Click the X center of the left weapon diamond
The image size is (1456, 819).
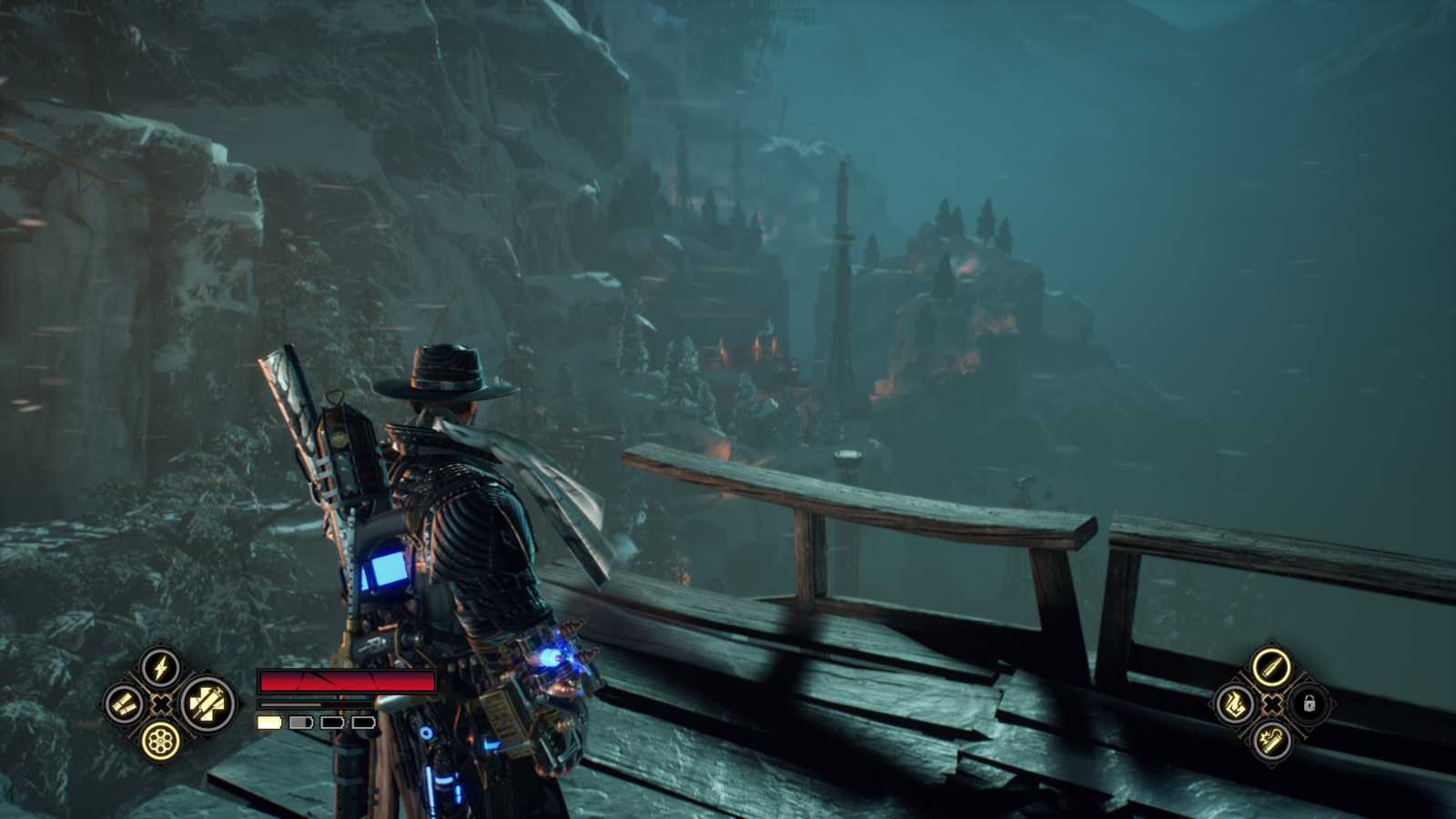point(160,704)
